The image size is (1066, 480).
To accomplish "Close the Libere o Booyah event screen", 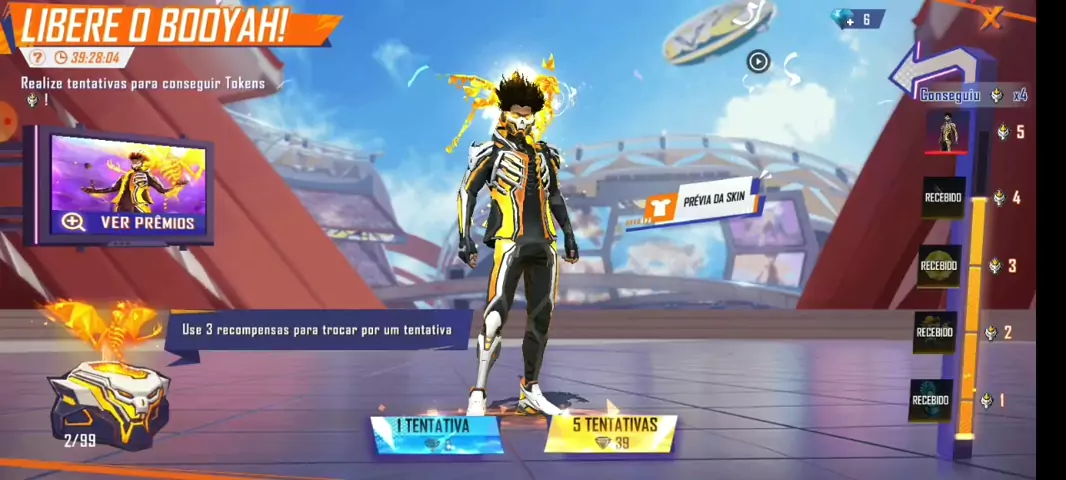I will [x=991, y=17].
